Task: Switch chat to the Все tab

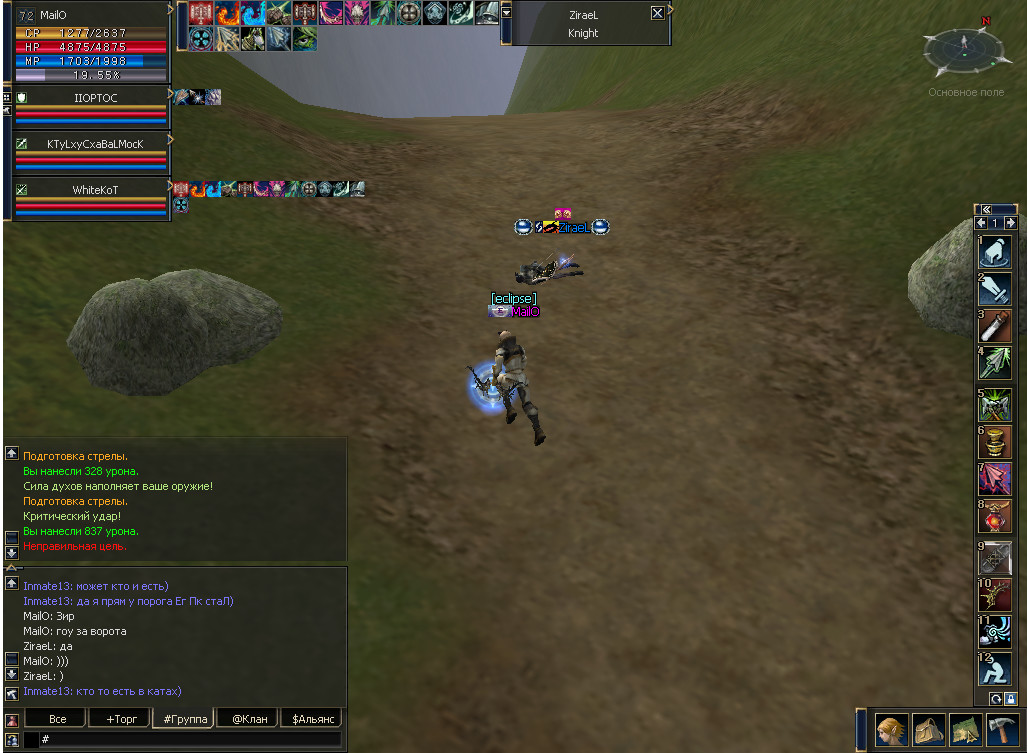Action: point(57,719)
